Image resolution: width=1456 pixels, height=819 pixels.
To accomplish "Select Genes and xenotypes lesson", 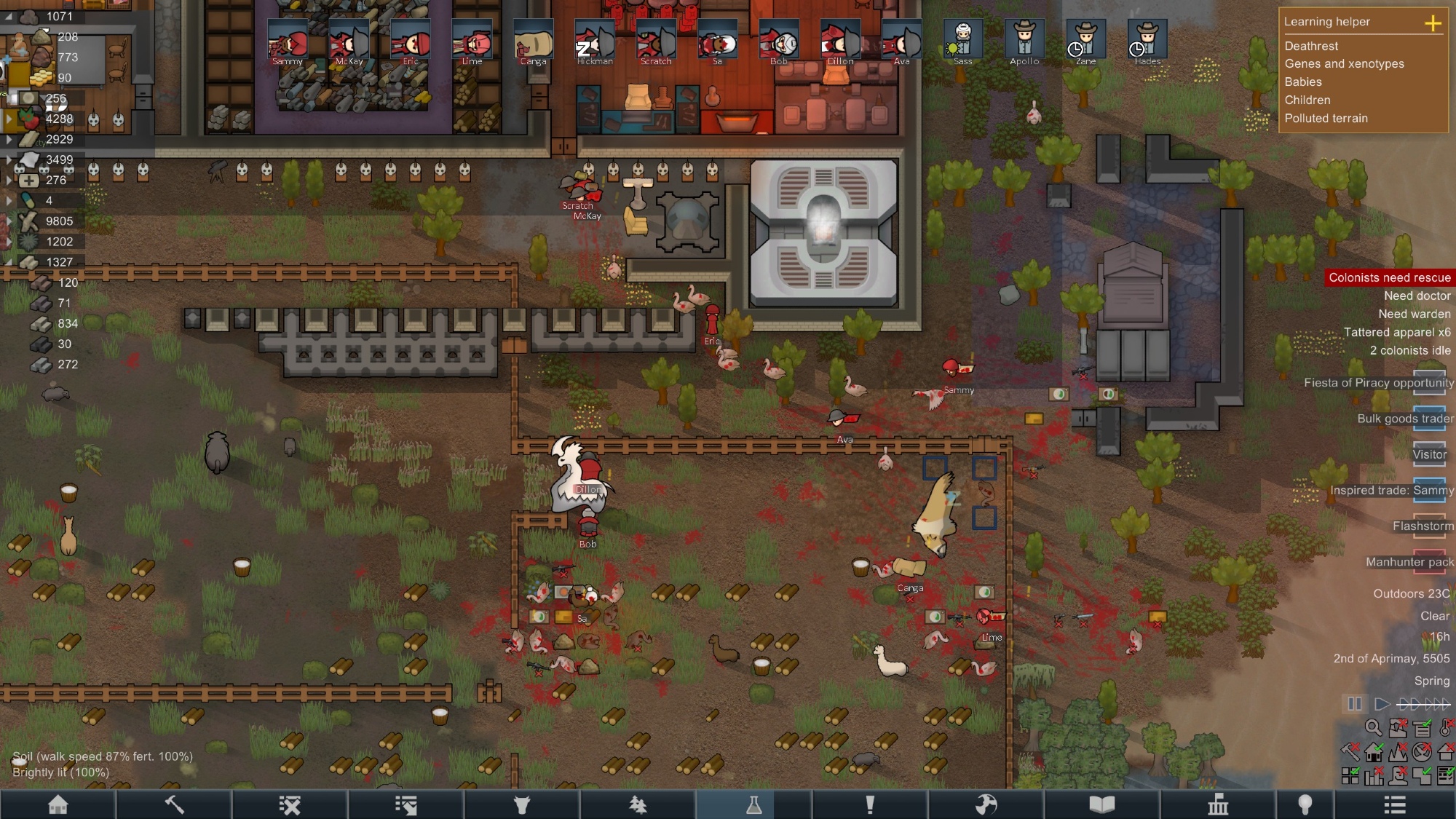I will (1344, 64).
